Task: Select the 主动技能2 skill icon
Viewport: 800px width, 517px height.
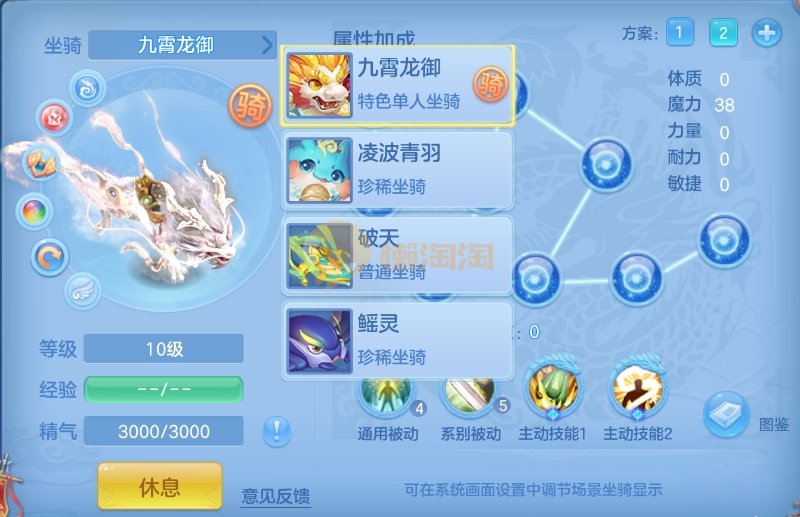Action: [639, 392]
